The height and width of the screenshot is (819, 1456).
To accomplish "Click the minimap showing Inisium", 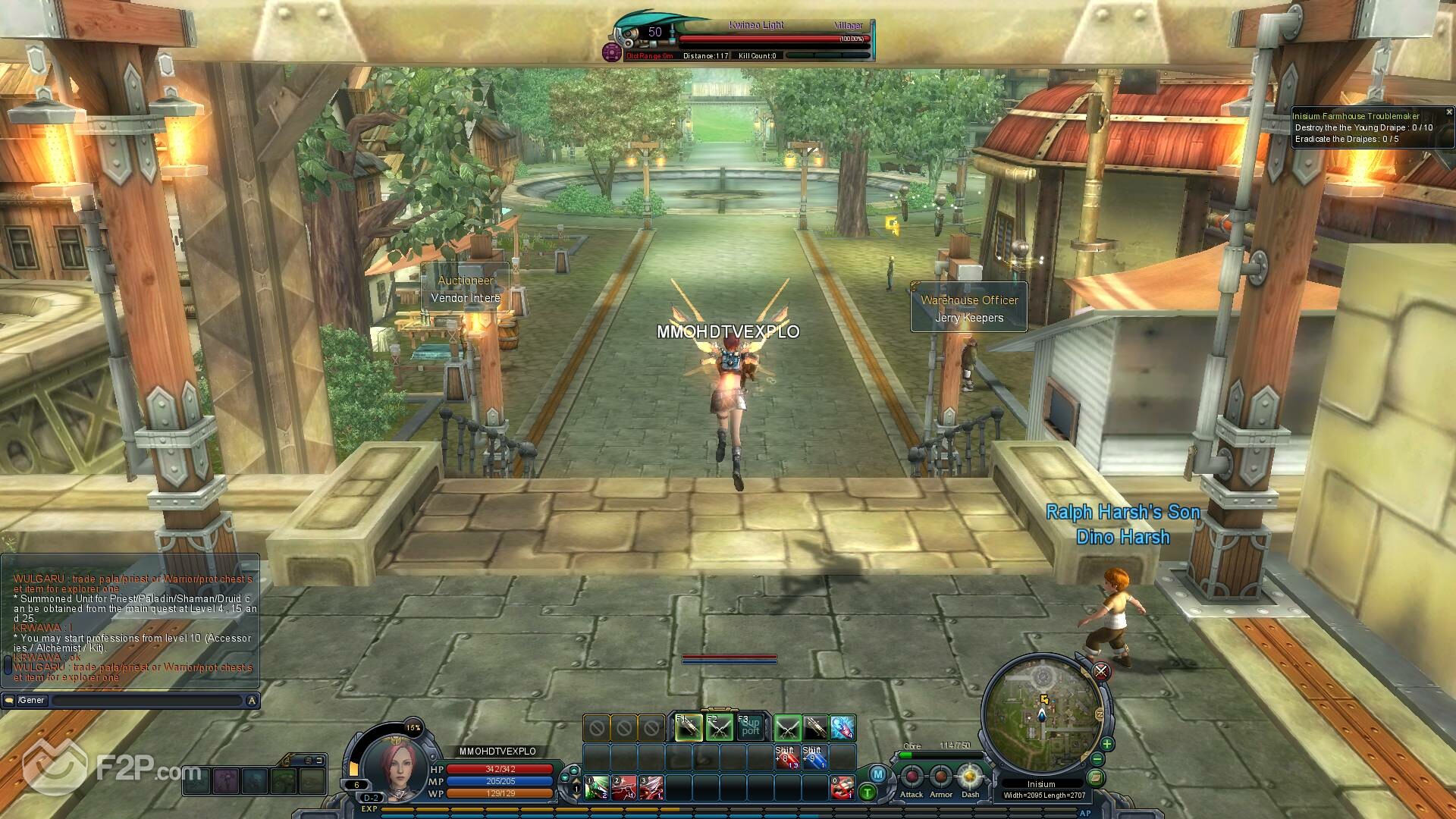I will [1043, 713].
